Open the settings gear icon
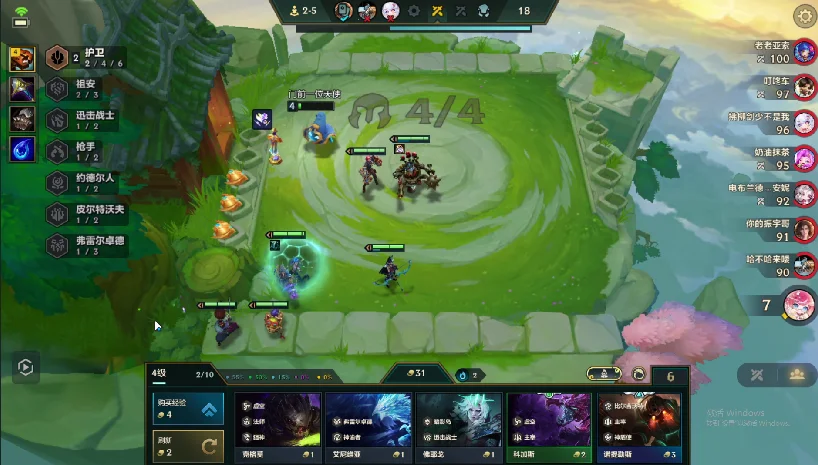This screenshot has width=818, height=465. [803, 16]
